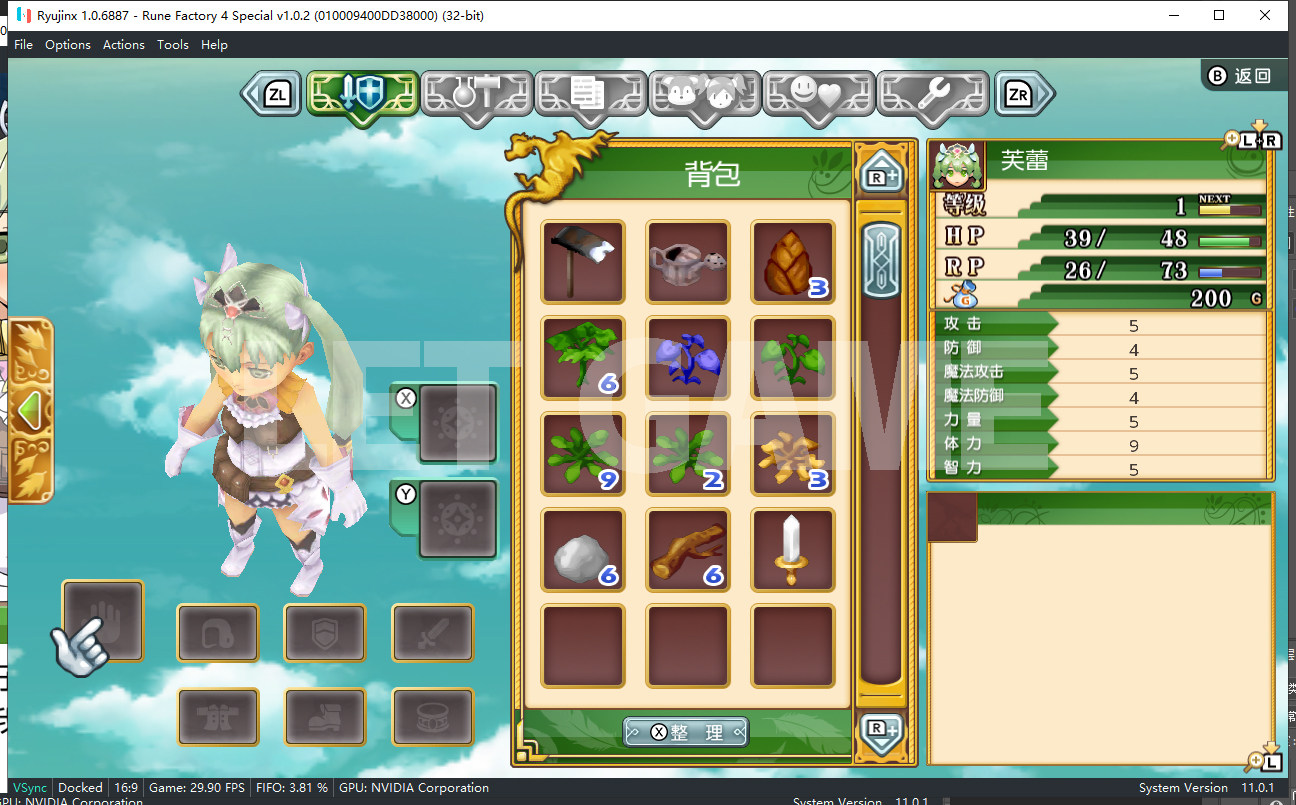1296x805 pixels.
Task: Open the monsters and companions tab
Action: (x=704, y=94)
